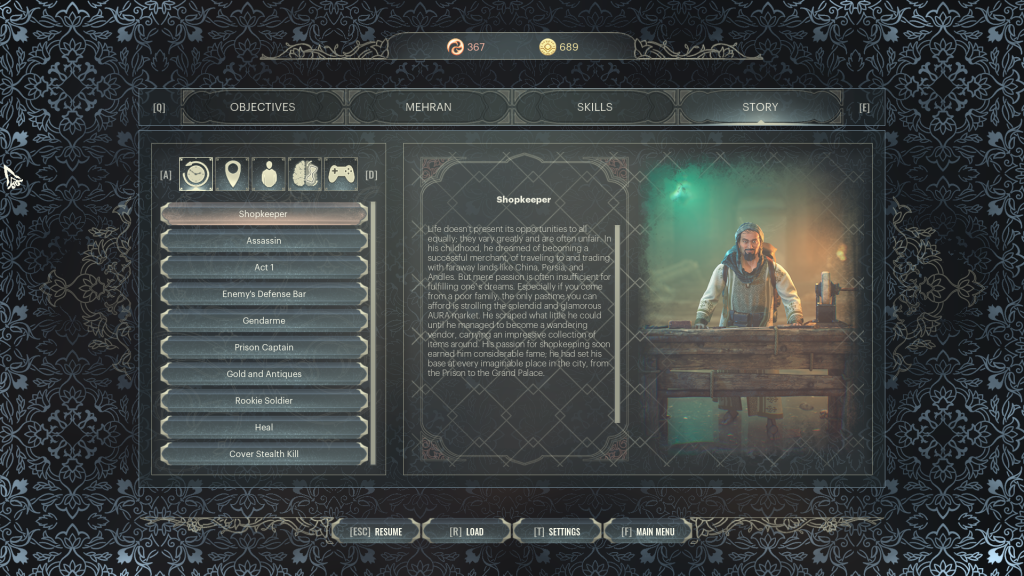Viewport: 1024px width, 576px height.
Task: Filter entries by the location pin icon
Action: (x=232, y=174)
